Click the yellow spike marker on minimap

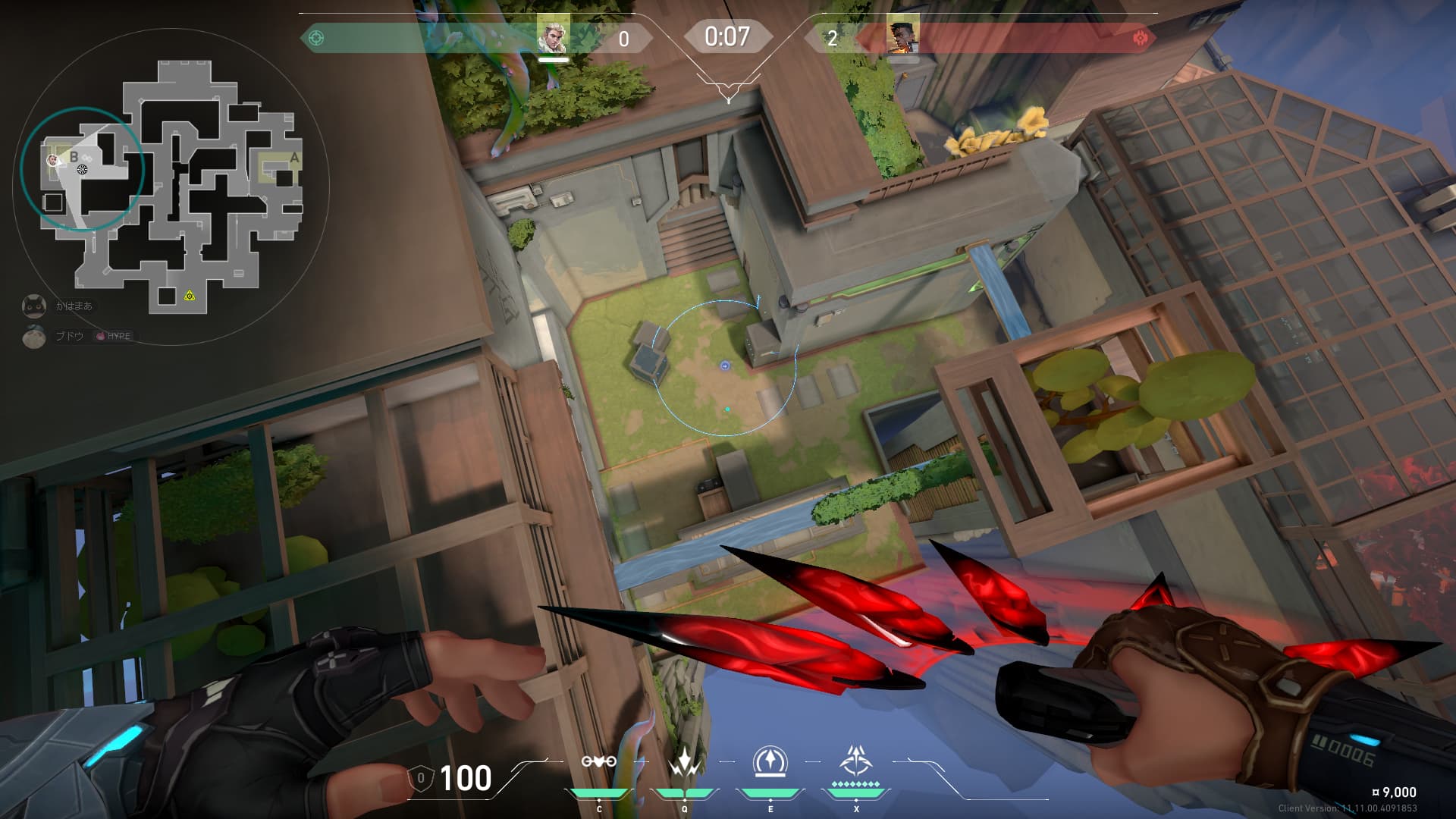point(190,295)
